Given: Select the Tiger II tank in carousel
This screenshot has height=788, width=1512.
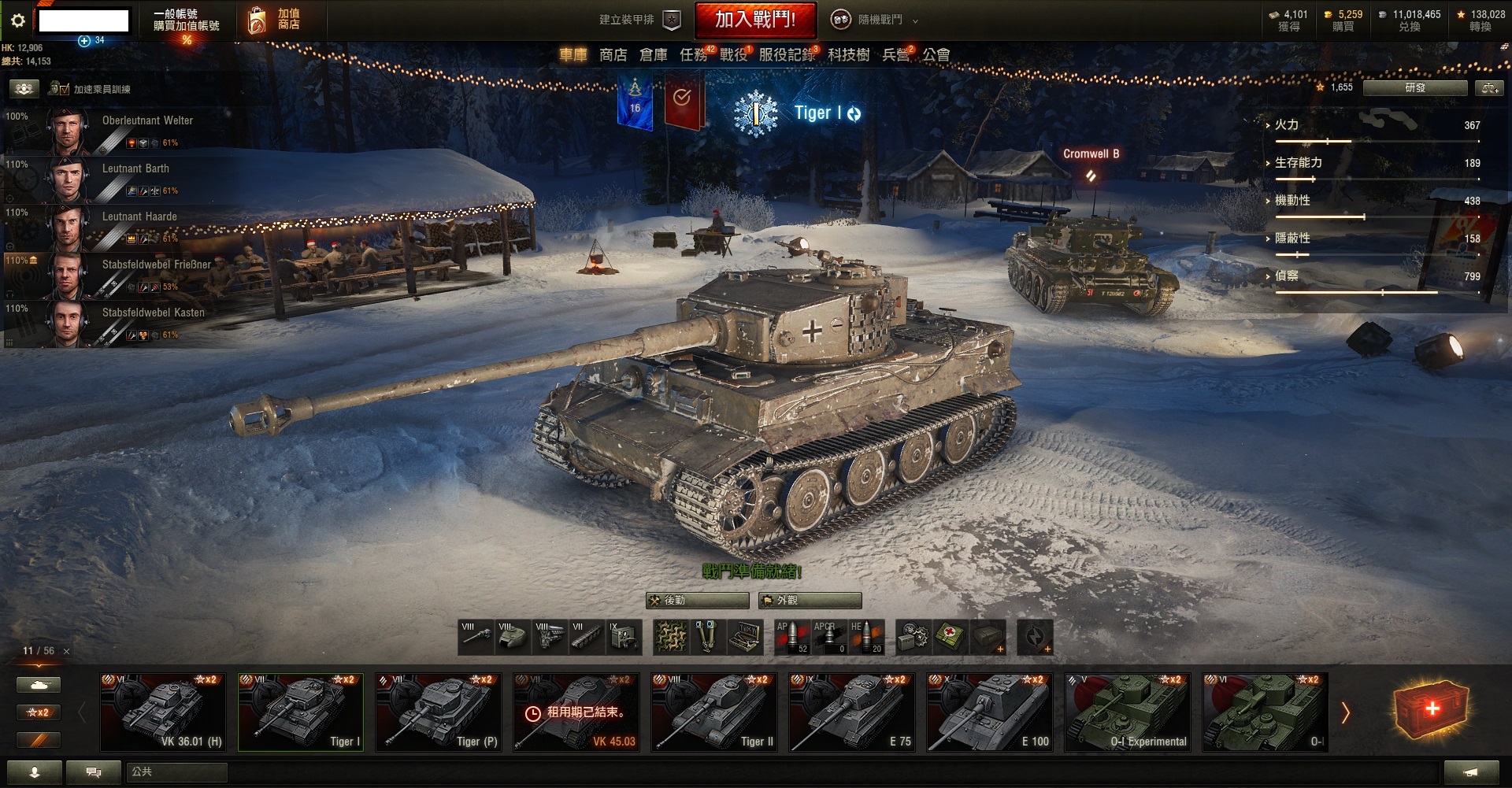Looking at the screenshot, I should pyautogui.click(x=713, y=712).
